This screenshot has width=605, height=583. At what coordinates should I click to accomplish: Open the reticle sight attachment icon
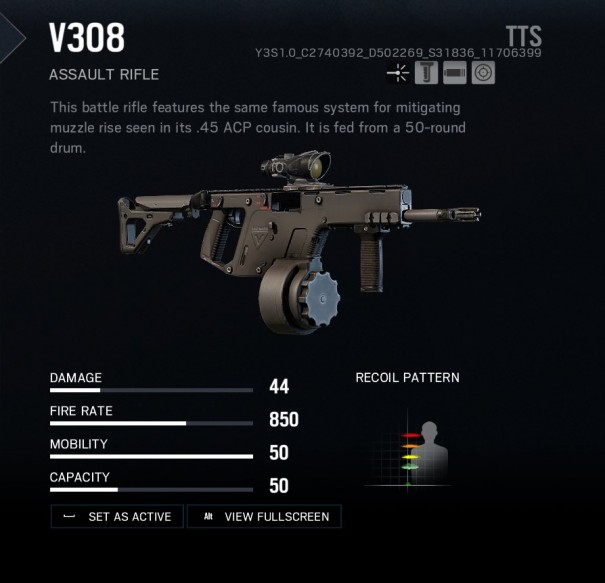tap(483, 73)
